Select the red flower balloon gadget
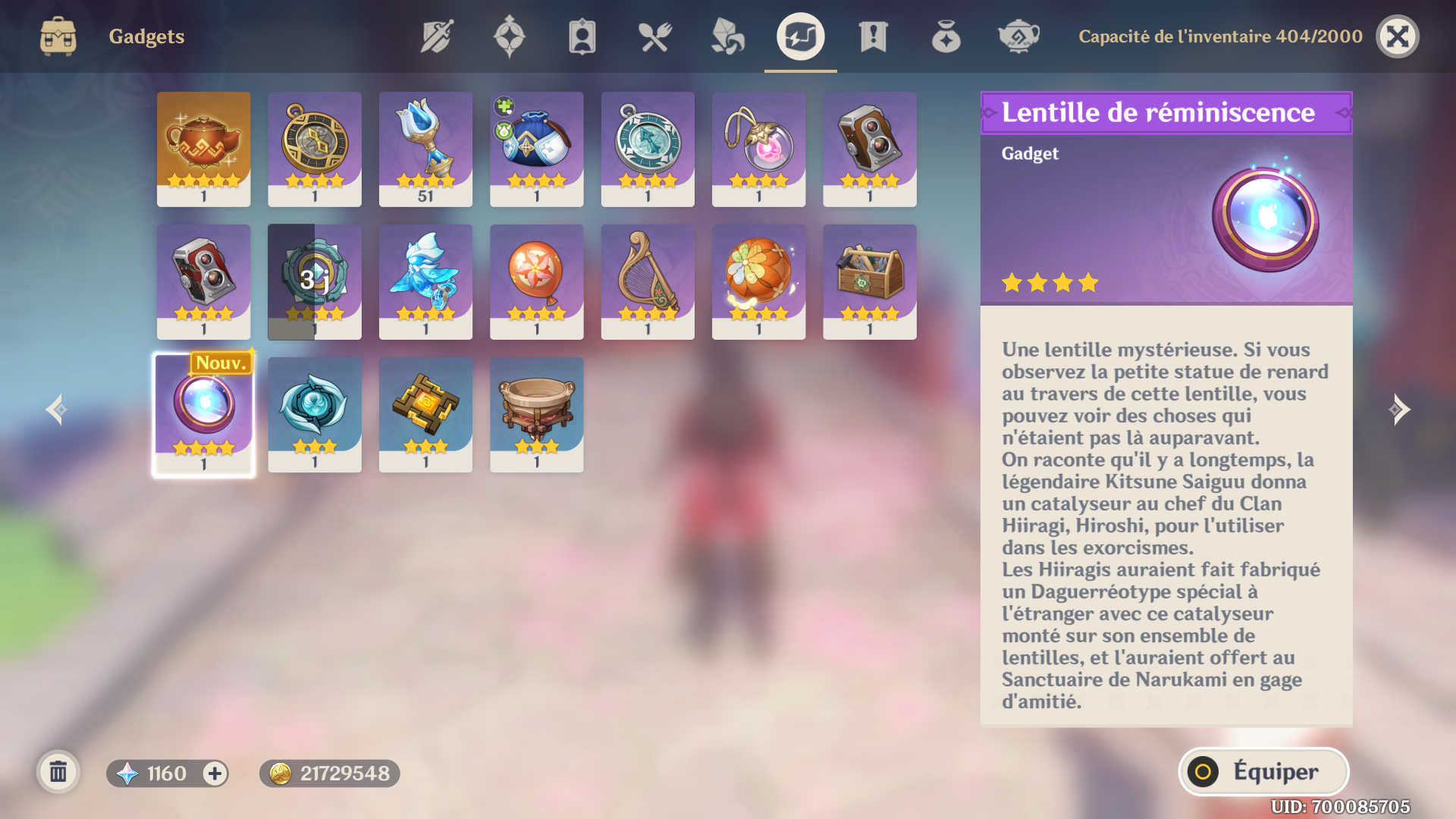Screen dimensions: 1456x819 pos(537,281)
